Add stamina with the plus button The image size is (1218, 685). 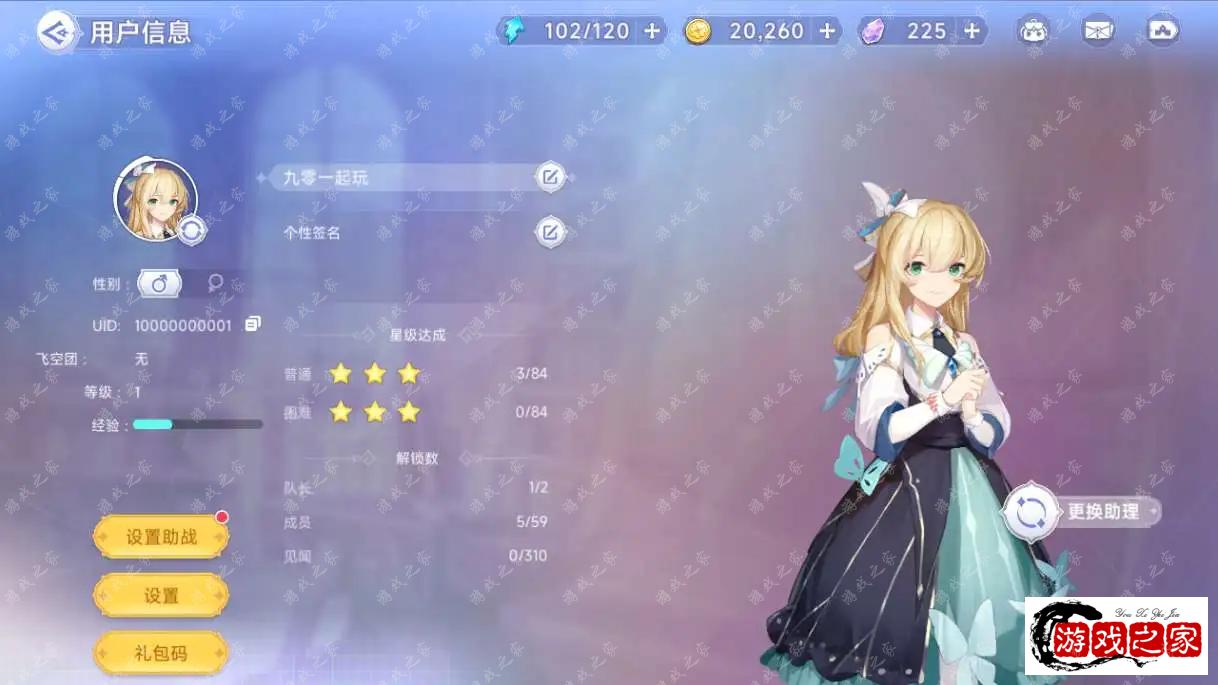(x=652, y=31)
